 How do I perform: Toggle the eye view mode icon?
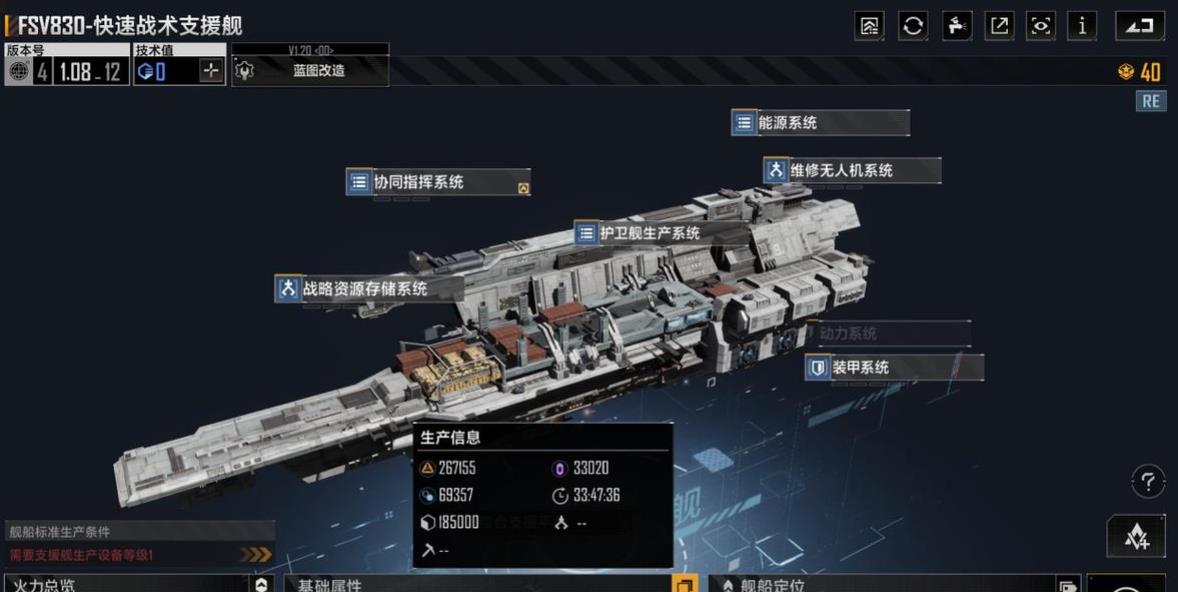point(1041,26)
